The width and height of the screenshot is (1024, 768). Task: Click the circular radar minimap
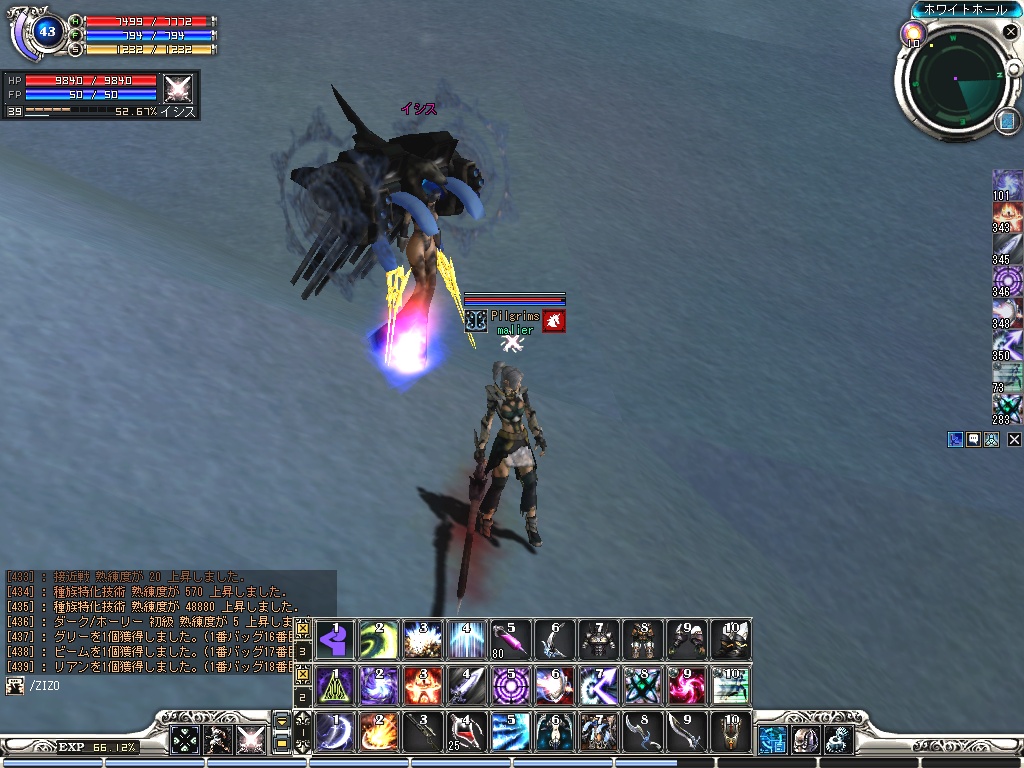[x=956, y=78]
